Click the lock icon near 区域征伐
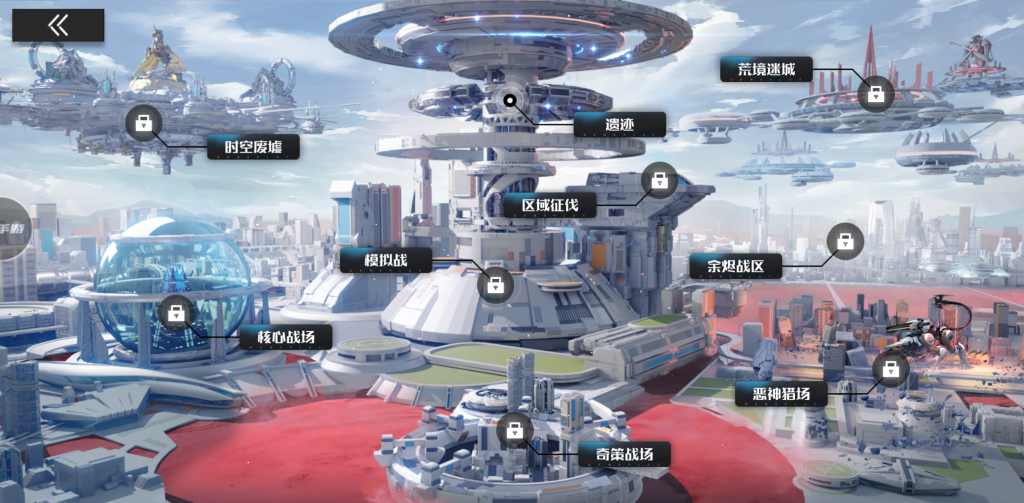Screen dimensions: 1024x503 pyautogui.click(x=659, y=180)
